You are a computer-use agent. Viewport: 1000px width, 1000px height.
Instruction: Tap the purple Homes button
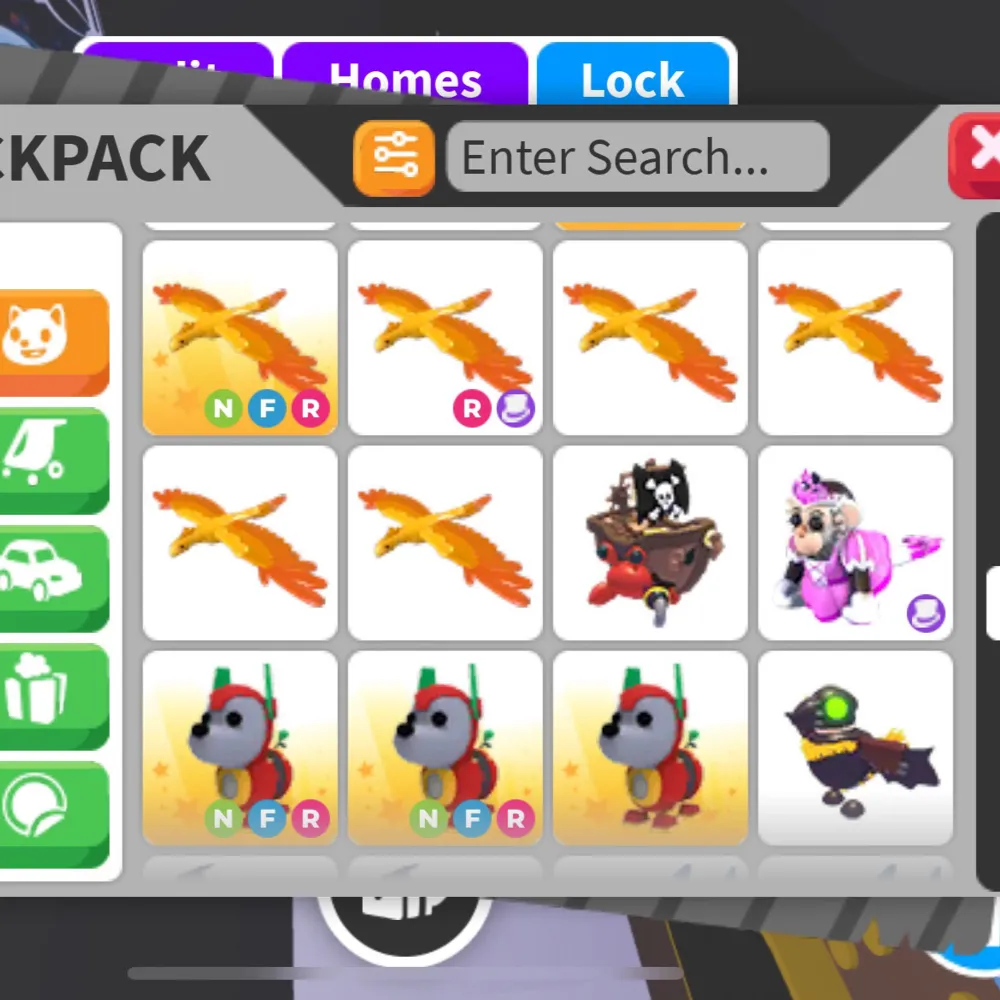pos(405,78)
